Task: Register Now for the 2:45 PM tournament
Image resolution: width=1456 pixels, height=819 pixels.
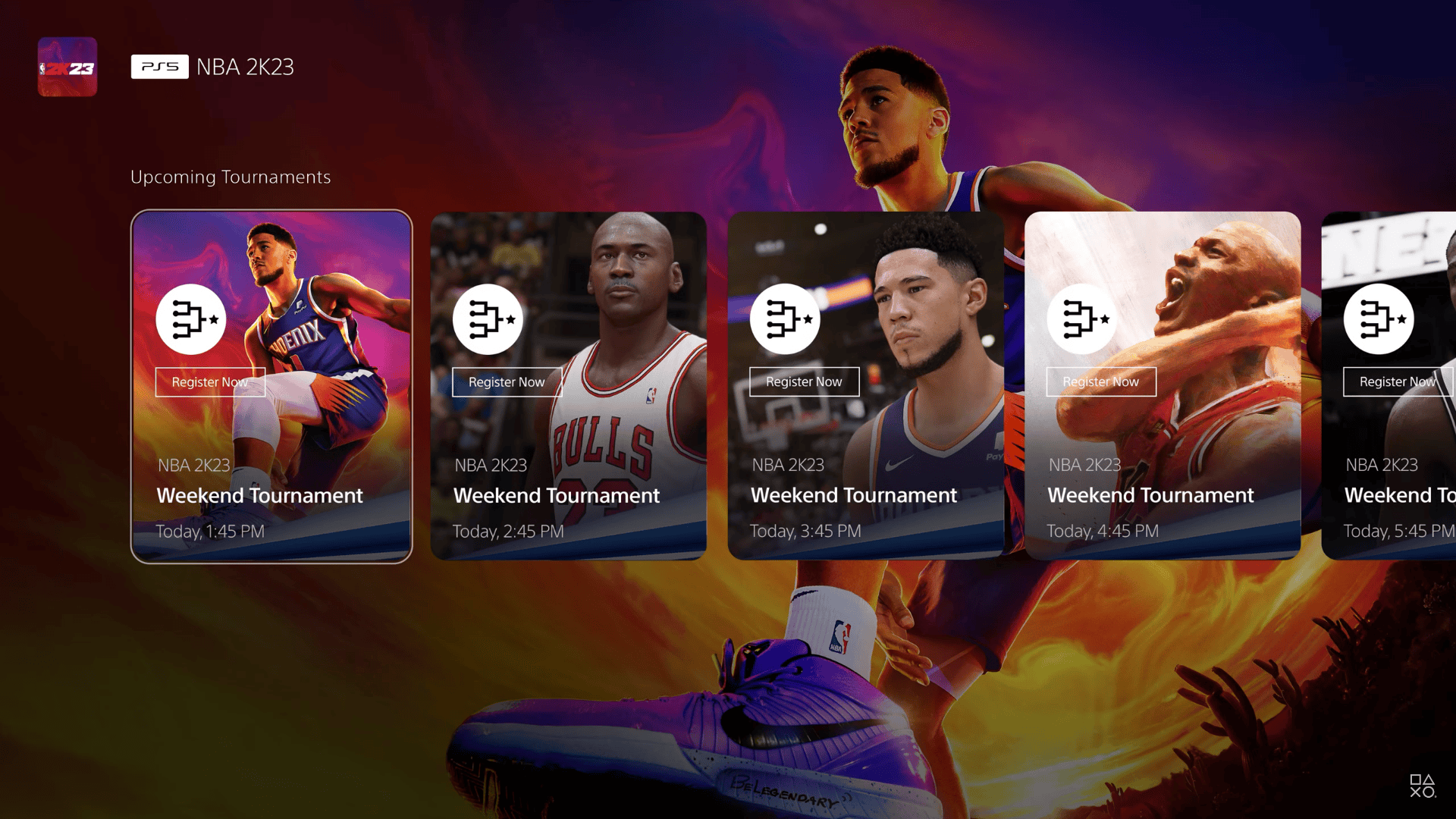Action: click(x=507, y=382)
